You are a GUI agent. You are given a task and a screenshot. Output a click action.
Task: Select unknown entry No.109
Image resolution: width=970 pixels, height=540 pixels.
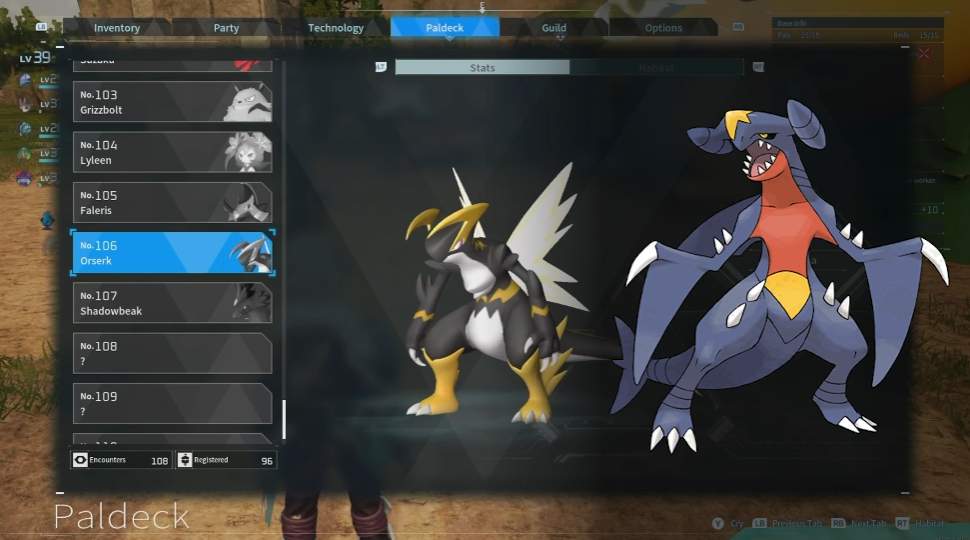tap(172, 403)
